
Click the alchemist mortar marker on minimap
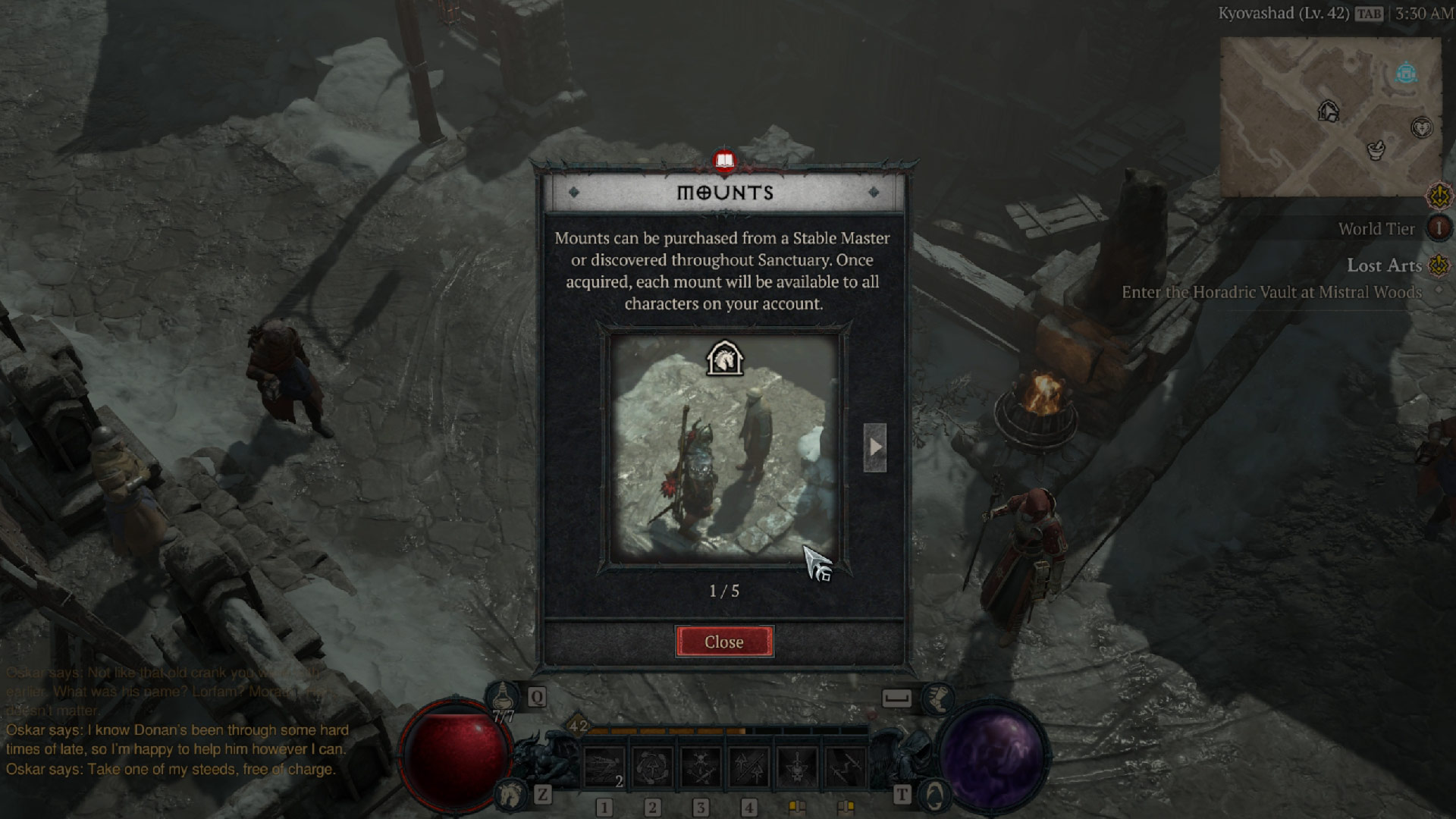pyautogui.click(x=1376, y=149)
